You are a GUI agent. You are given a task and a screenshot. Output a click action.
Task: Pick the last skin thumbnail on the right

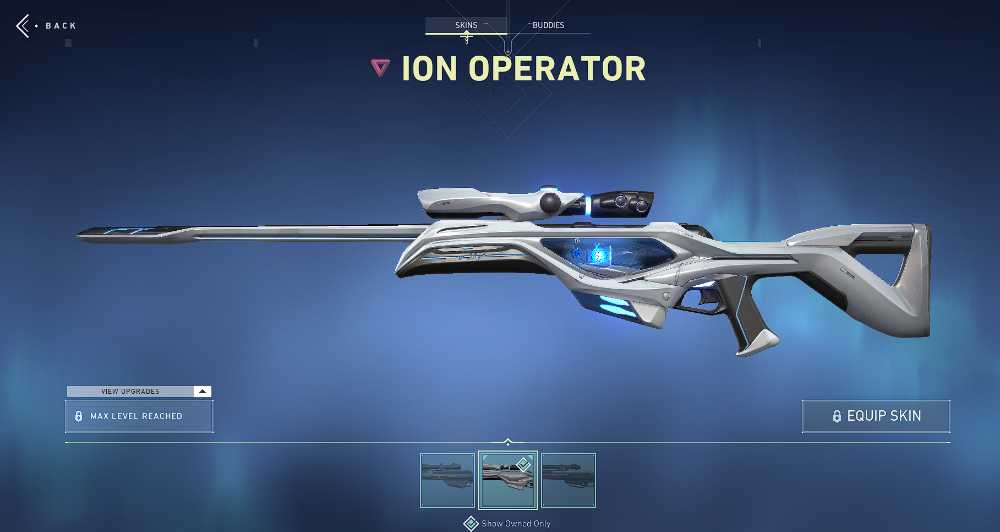tap(568, 480)
